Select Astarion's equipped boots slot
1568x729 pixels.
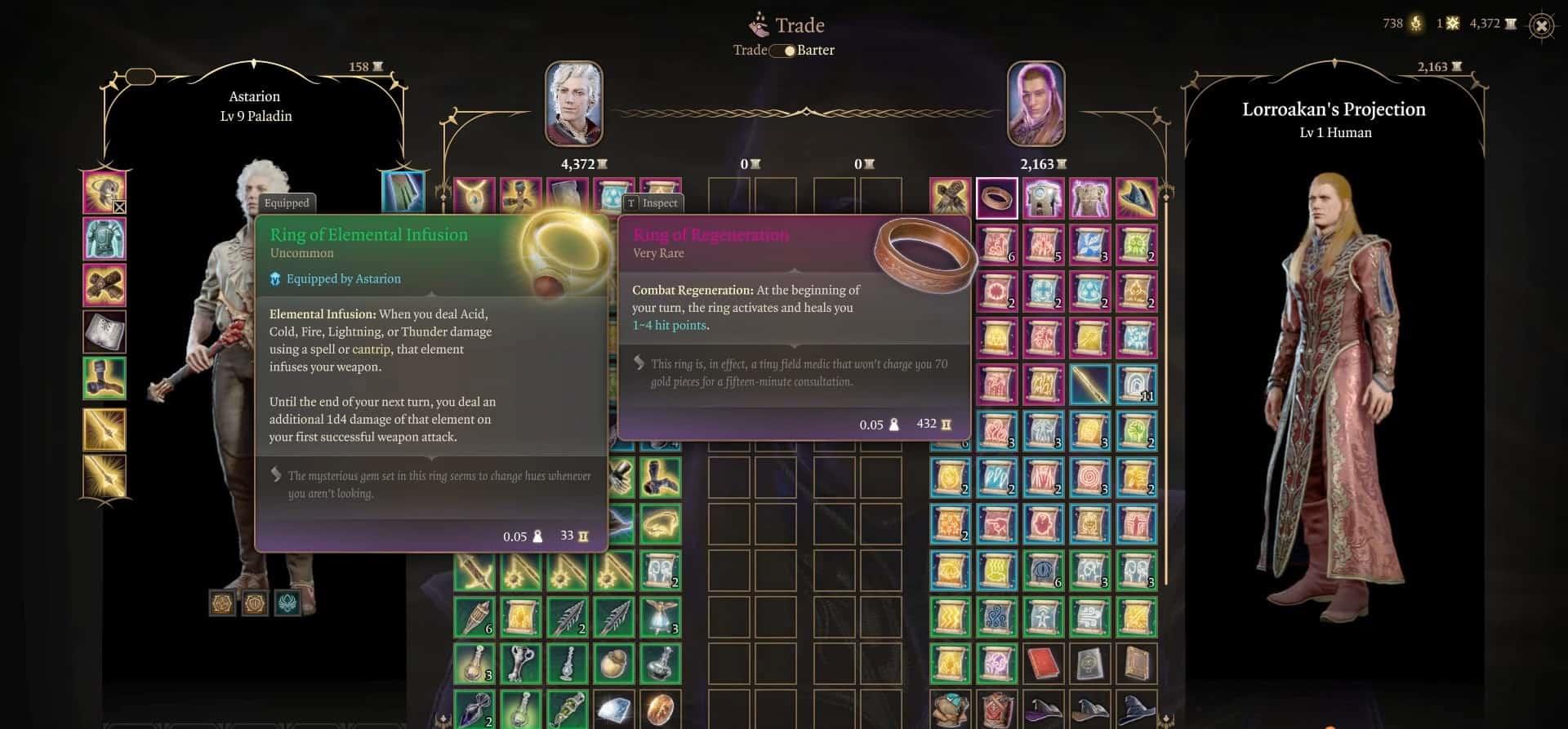click(x=105, y=378)
